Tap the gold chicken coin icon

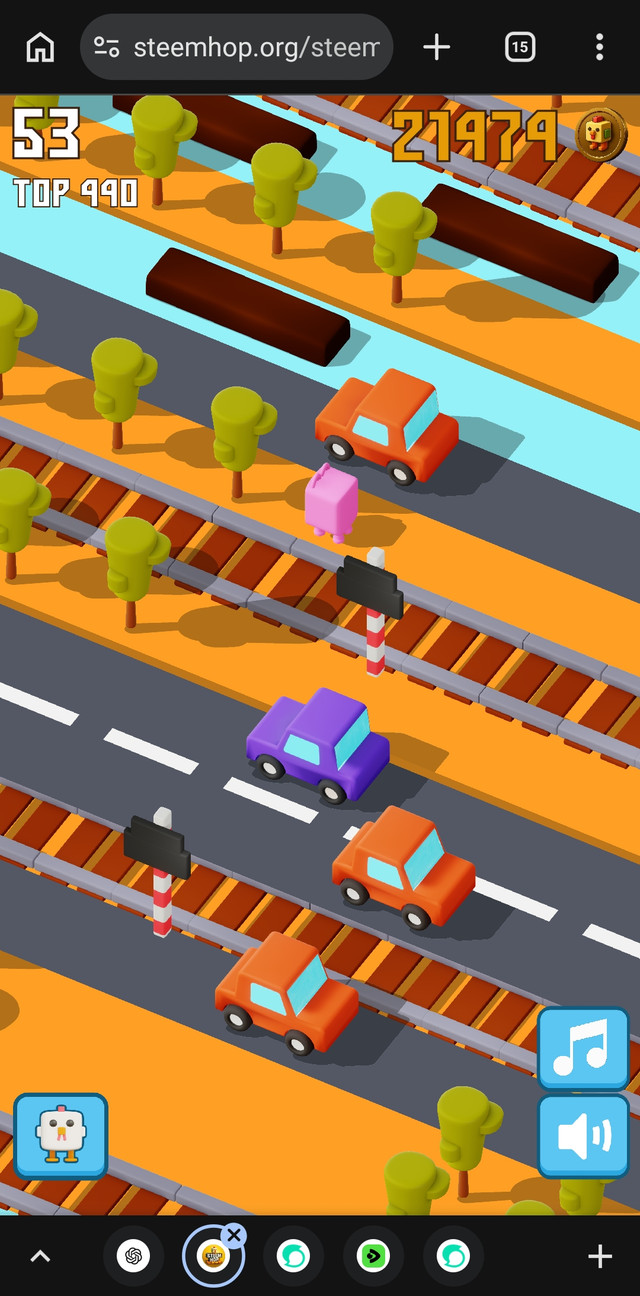601,135
